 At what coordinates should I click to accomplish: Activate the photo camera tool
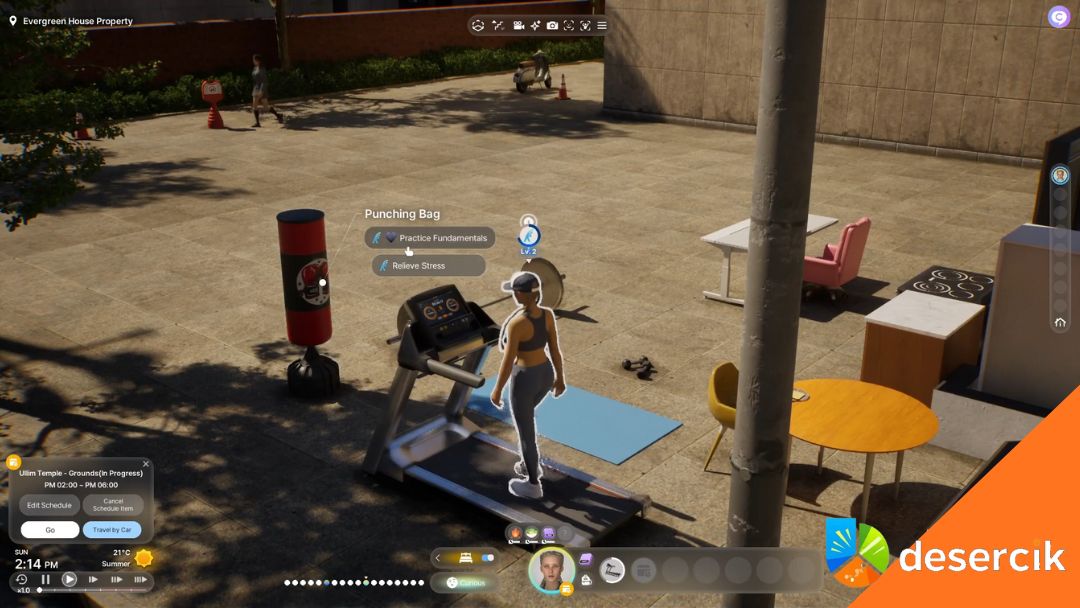click(552, 25)
